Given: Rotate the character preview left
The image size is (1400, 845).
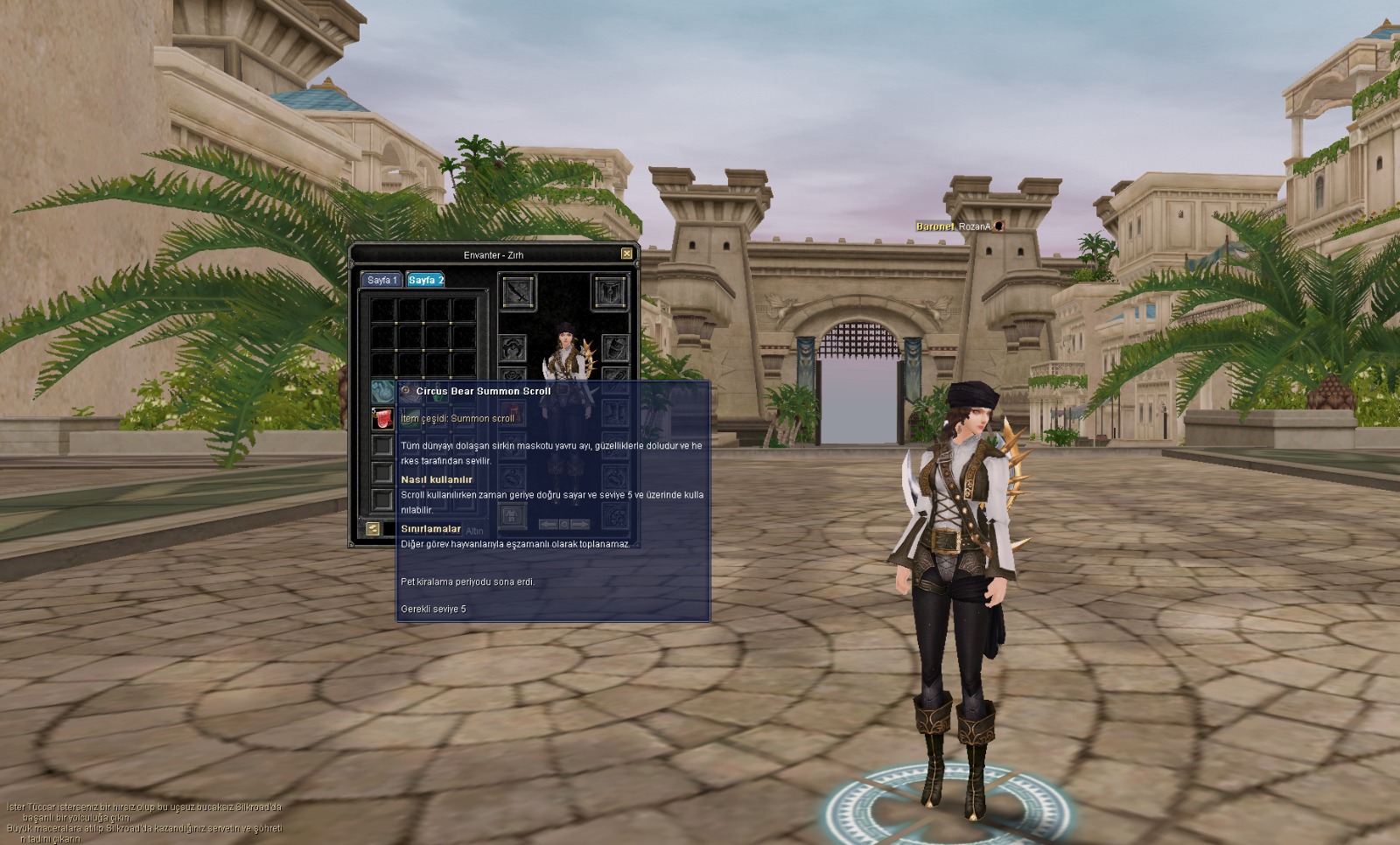Looking at the screenshot, I should (x=548, y=524).
